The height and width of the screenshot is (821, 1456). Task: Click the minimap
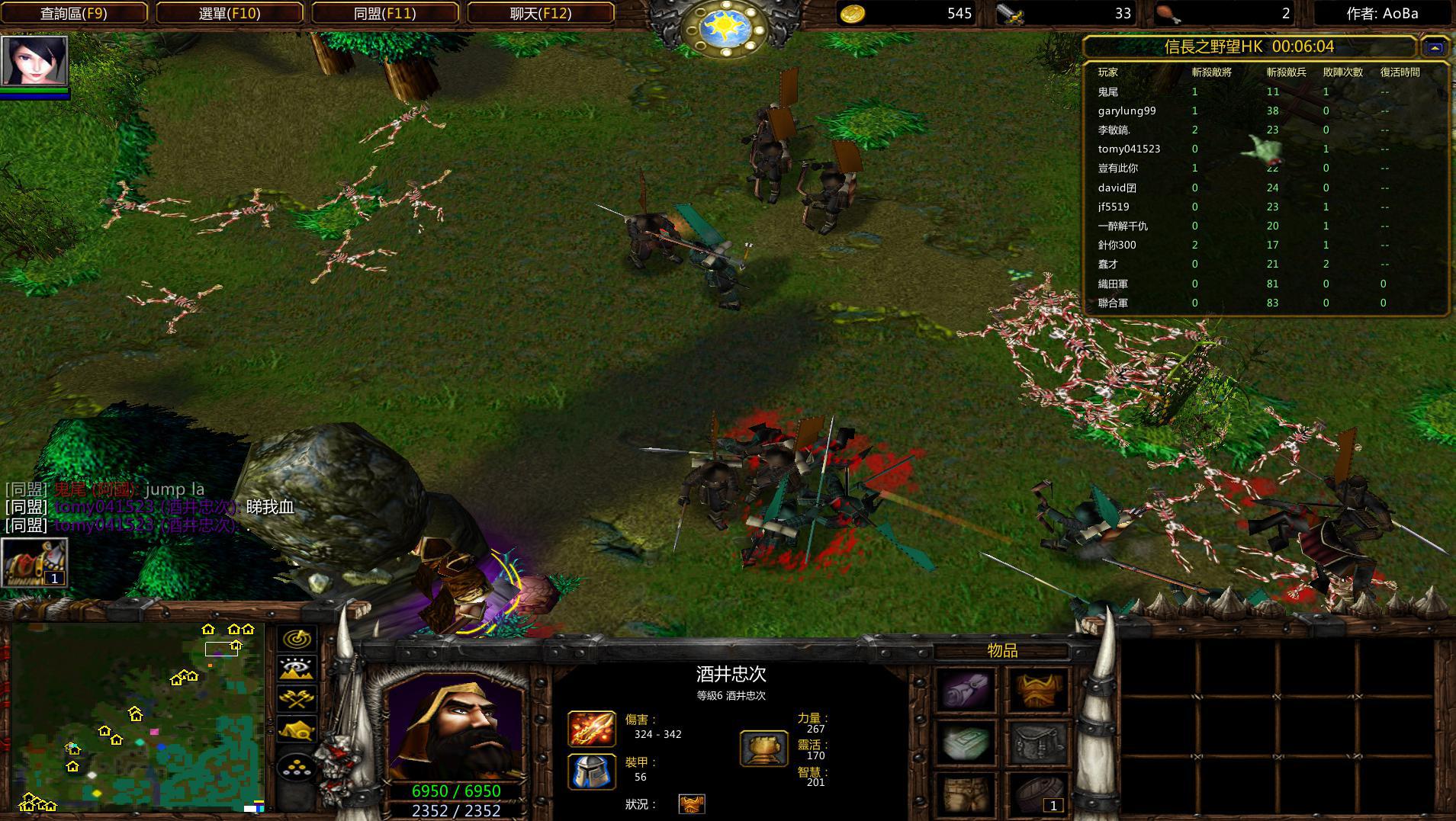pyautogui.click(x=137, y=717)
